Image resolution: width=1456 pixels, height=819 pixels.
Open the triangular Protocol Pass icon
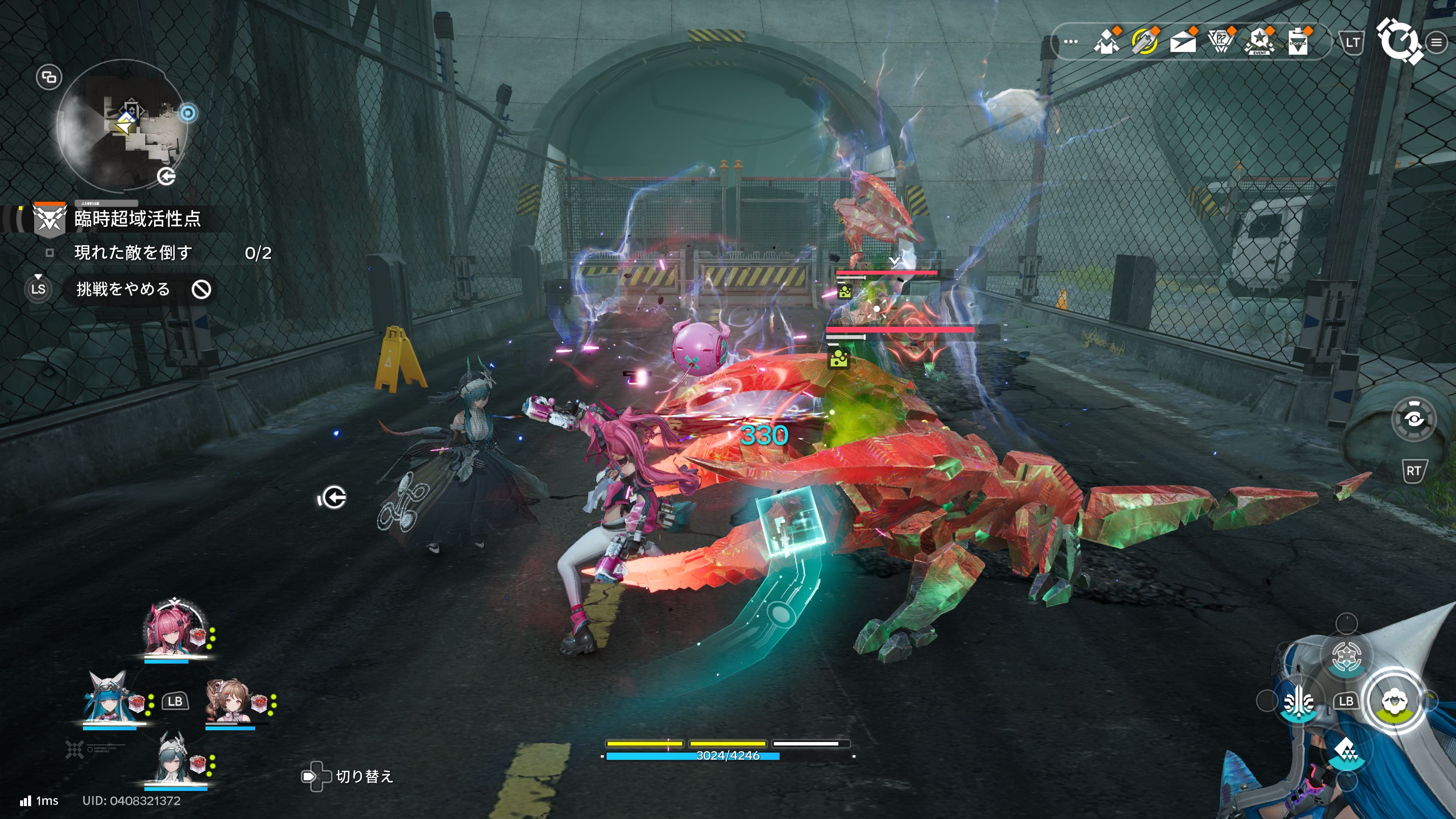[1220, 42]
